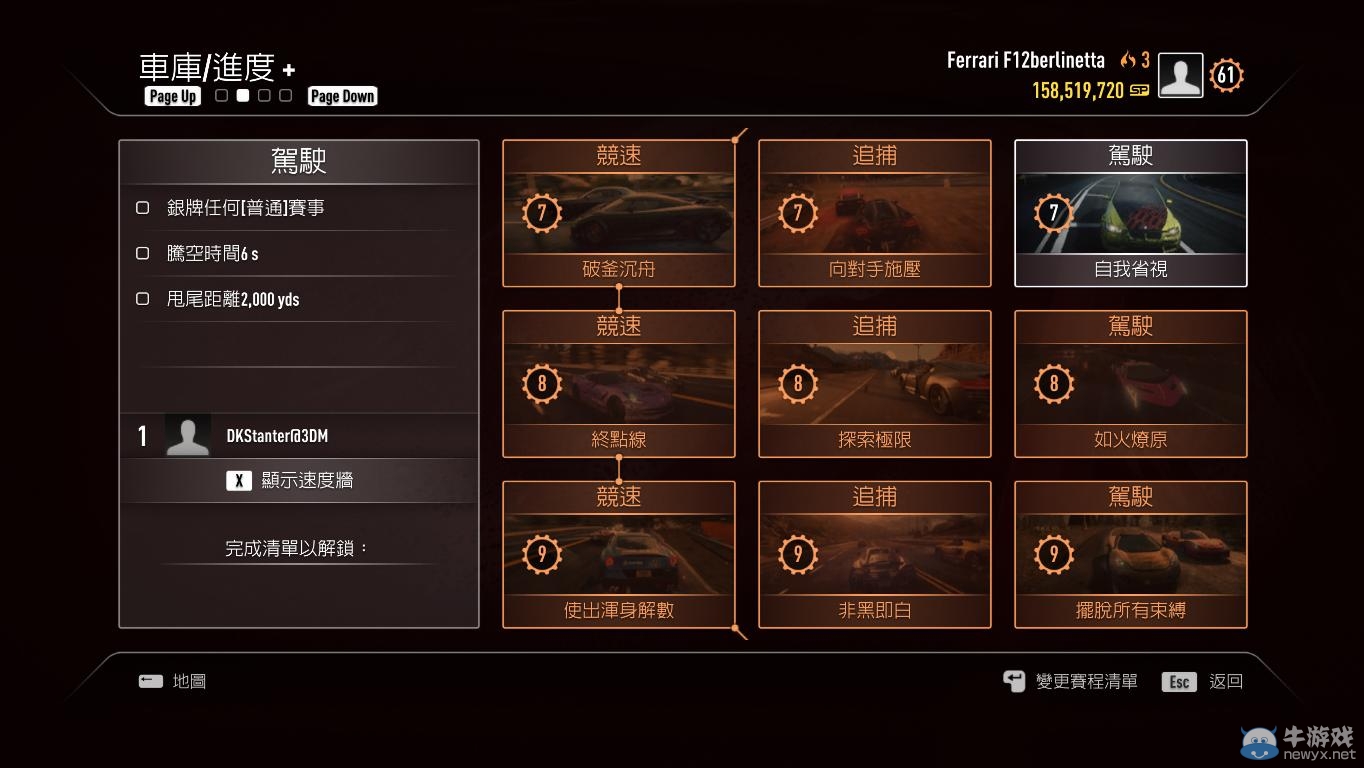Activate 變更賽程清單 to change the speedlist
The width and height of the screenshot is (1364, 768).
tap(1071, 682)
